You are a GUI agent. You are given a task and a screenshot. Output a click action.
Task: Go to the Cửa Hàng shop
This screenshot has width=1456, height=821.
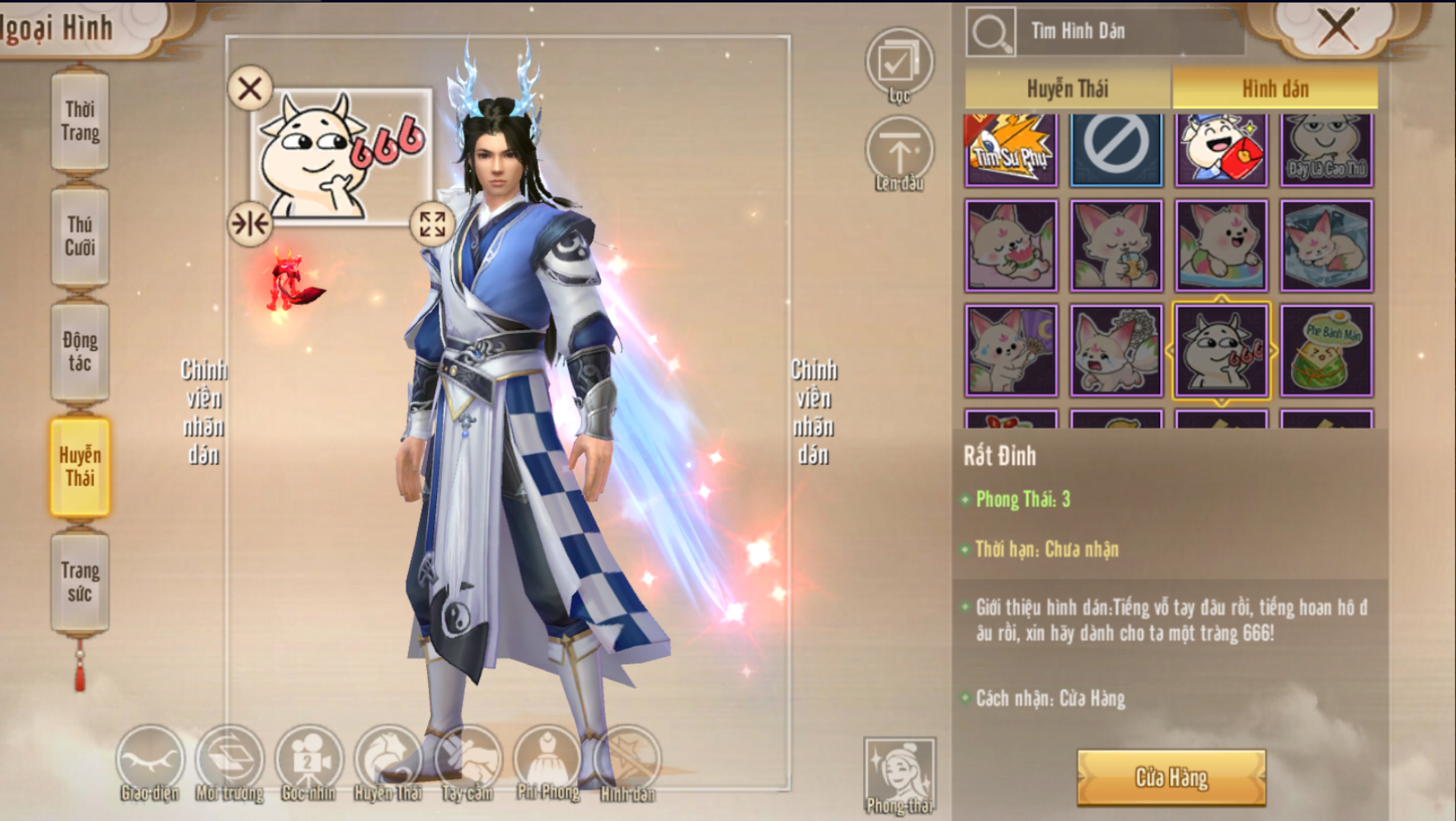1171,777
